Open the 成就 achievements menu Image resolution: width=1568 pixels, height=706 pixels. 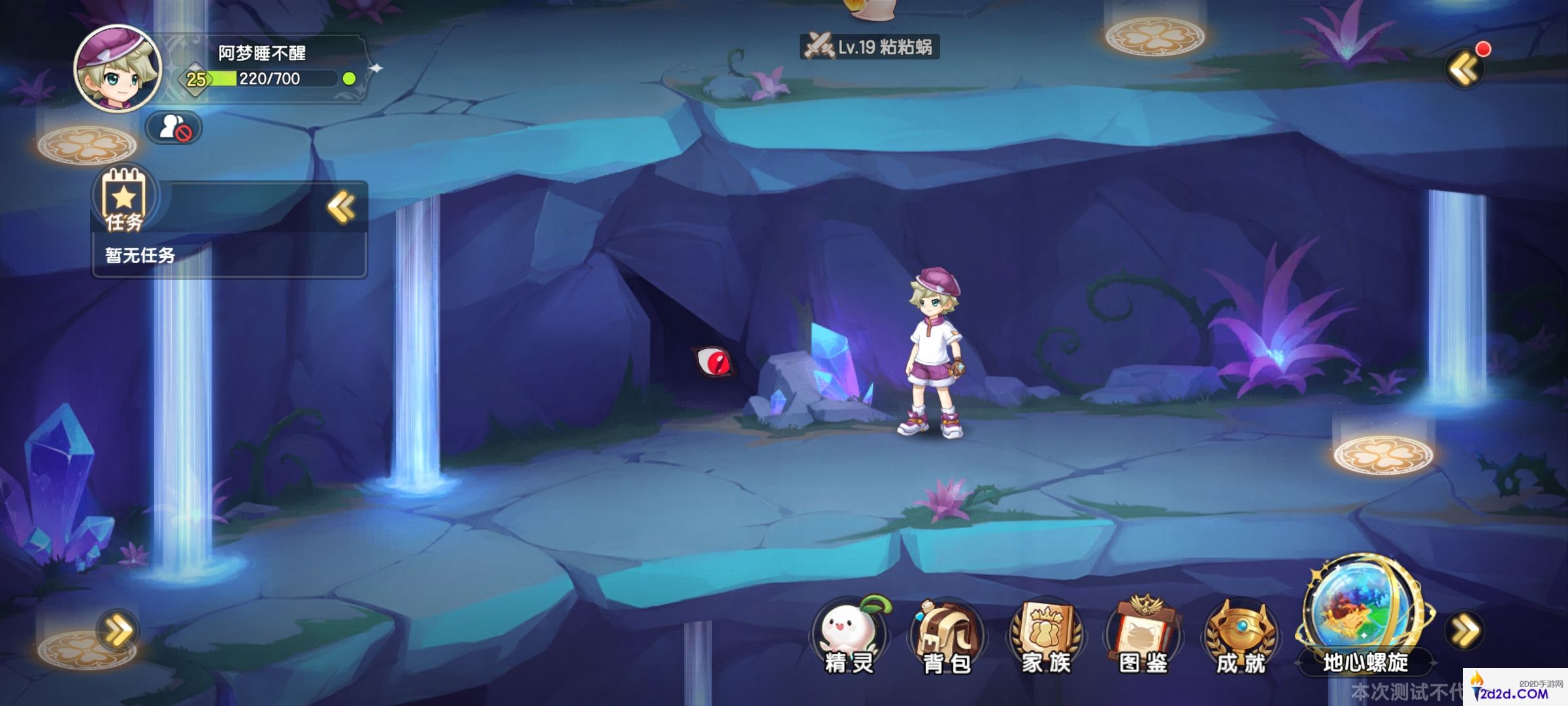point(1240,635)
